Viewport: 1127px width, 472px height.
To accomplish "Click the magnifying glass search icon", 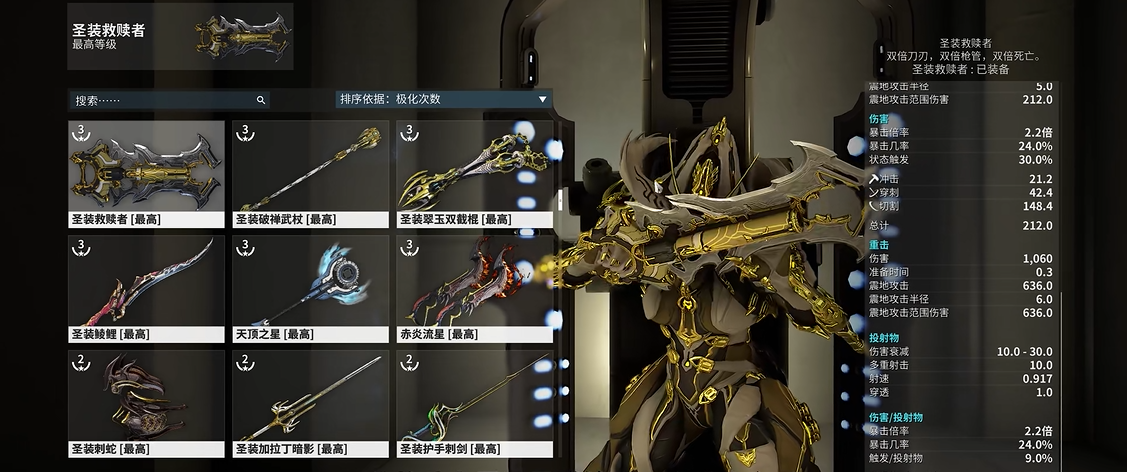I will [x=261, y=100].
